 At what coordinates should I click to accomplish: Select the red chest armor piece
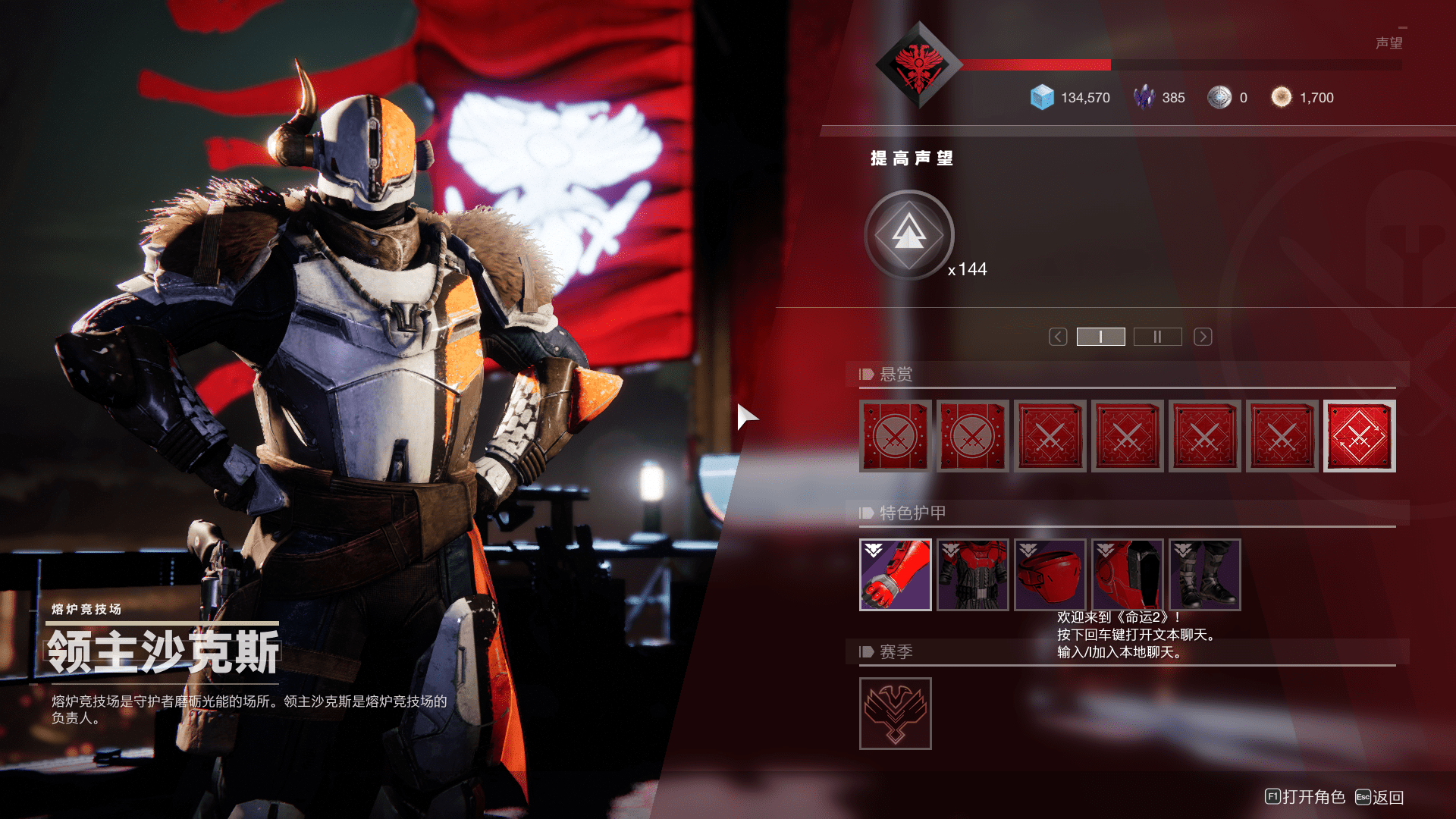click(x=972, y=575)
